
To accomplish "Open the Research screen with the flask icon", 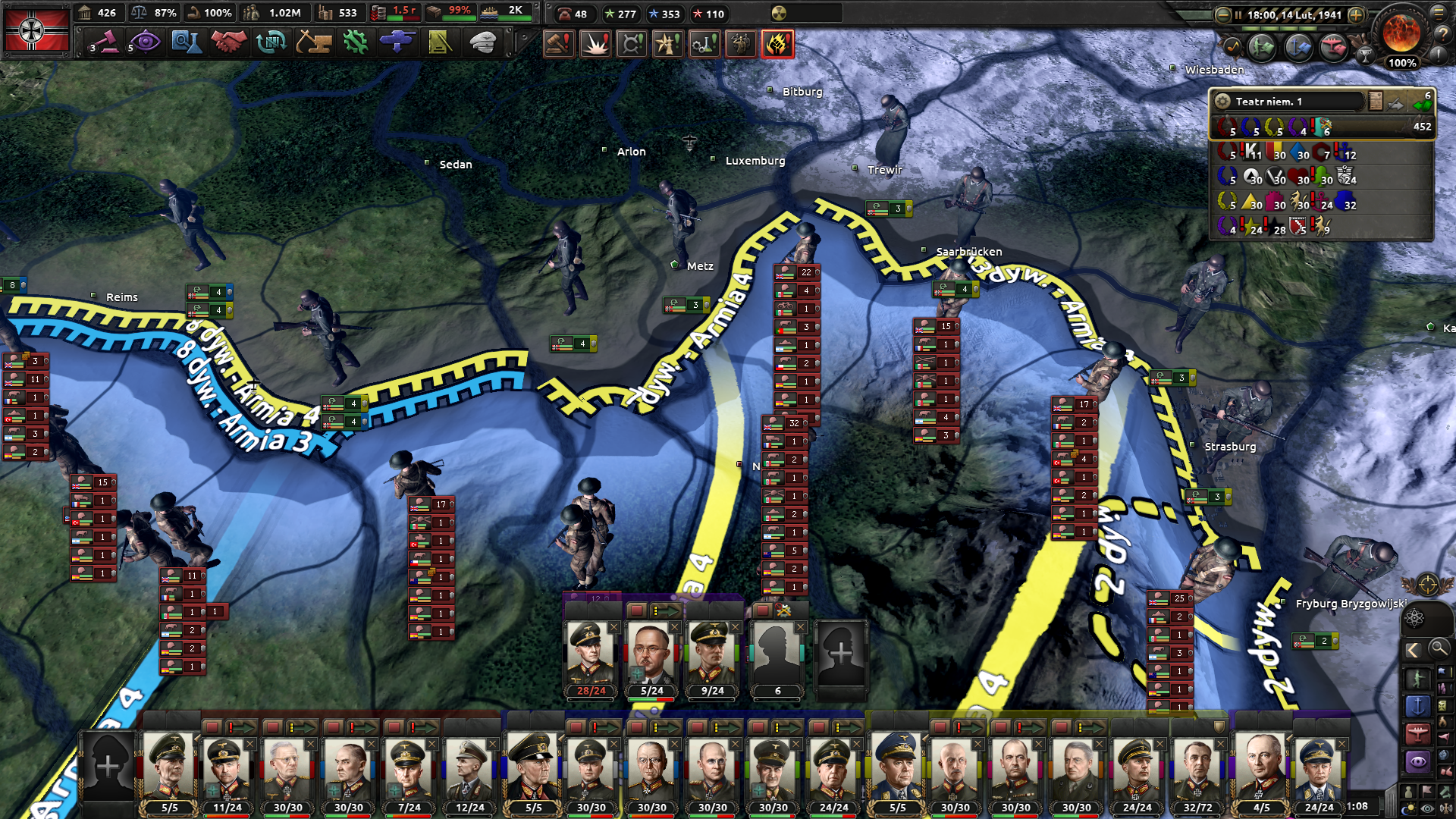I will click(186, 42).
